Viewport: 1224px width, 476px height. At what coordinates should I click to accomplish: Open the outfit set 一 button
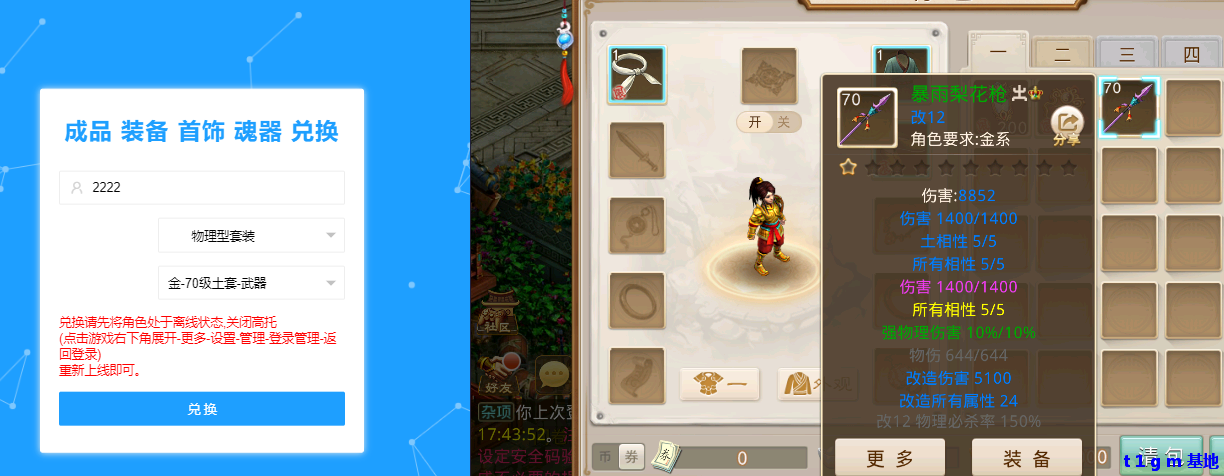[719, 383]
